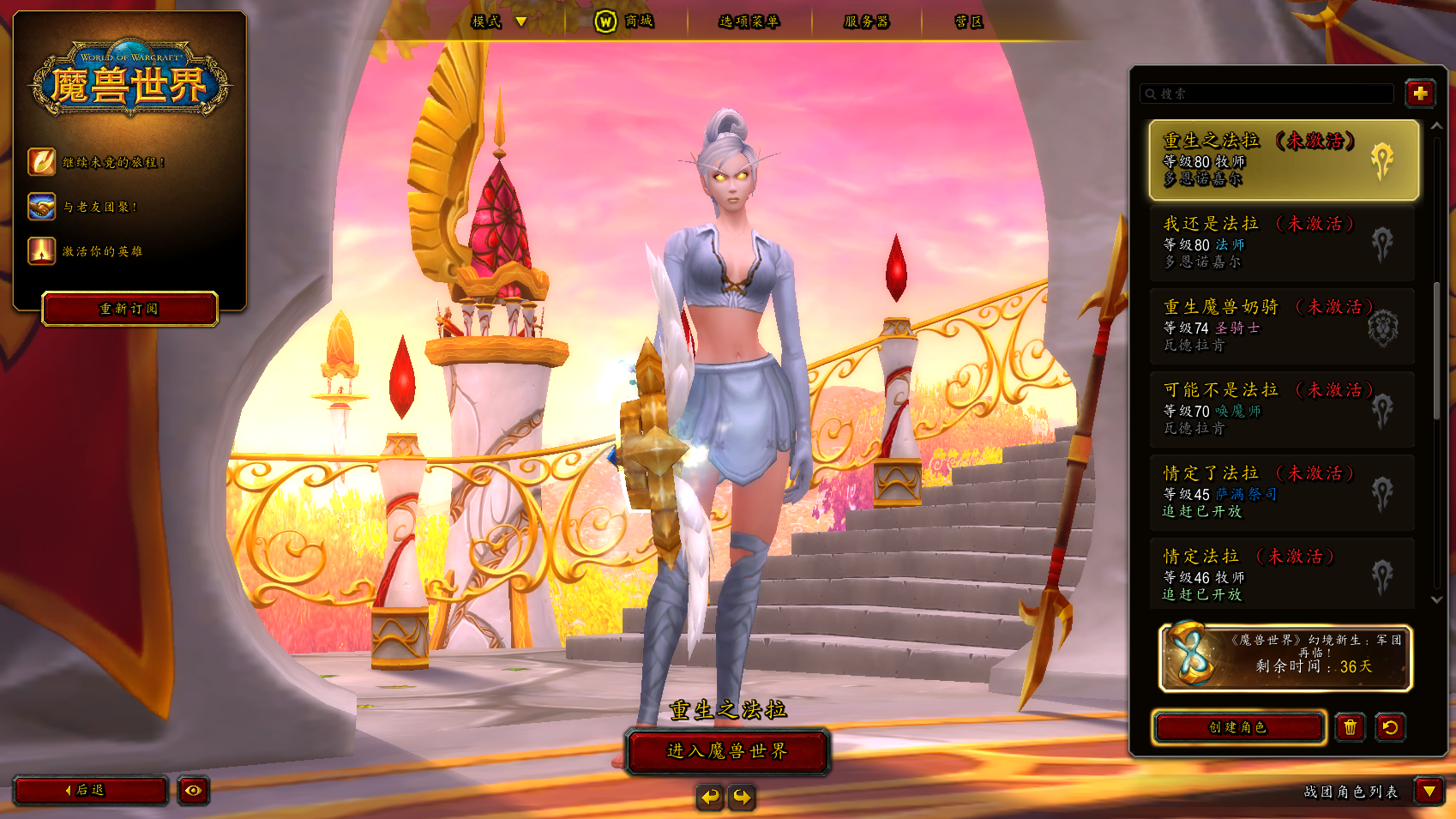Click the 后退 back button
The image size is (1456, 819).
tap(89, 790)
